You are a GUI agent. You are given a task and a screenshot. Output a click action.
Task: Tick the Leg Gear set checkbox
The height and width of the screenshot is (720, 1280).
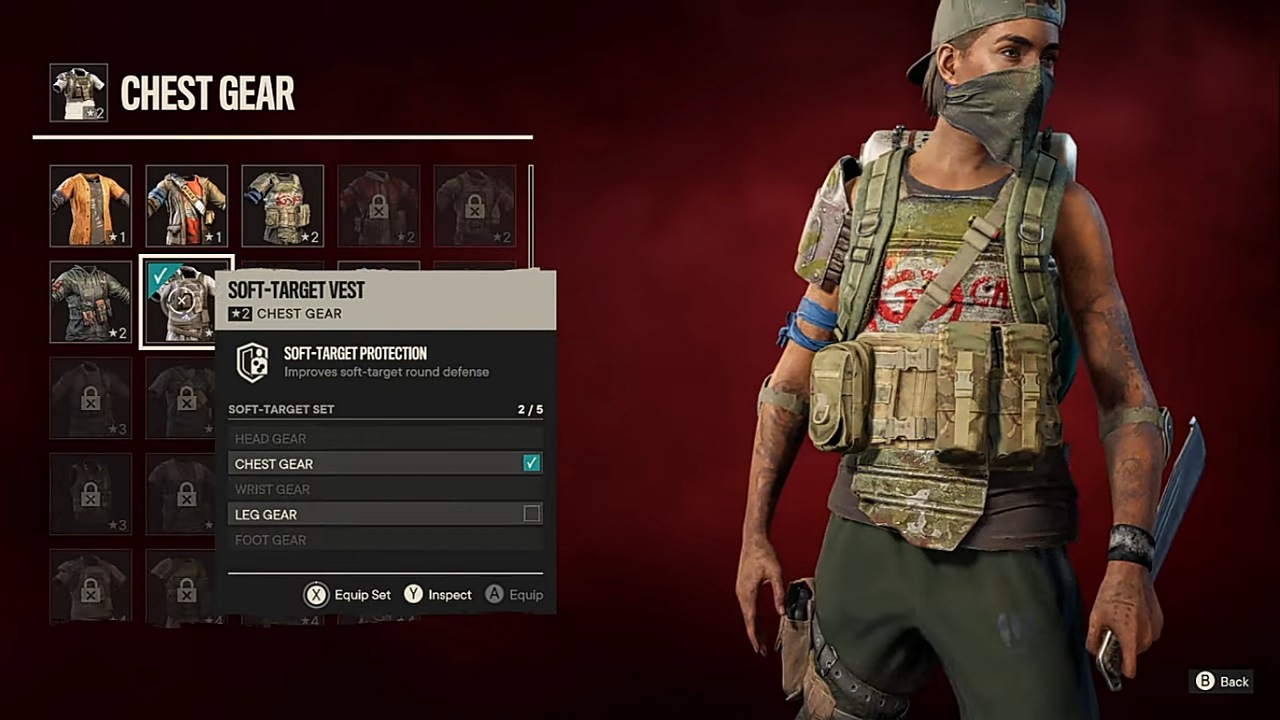tap(531, 514)
